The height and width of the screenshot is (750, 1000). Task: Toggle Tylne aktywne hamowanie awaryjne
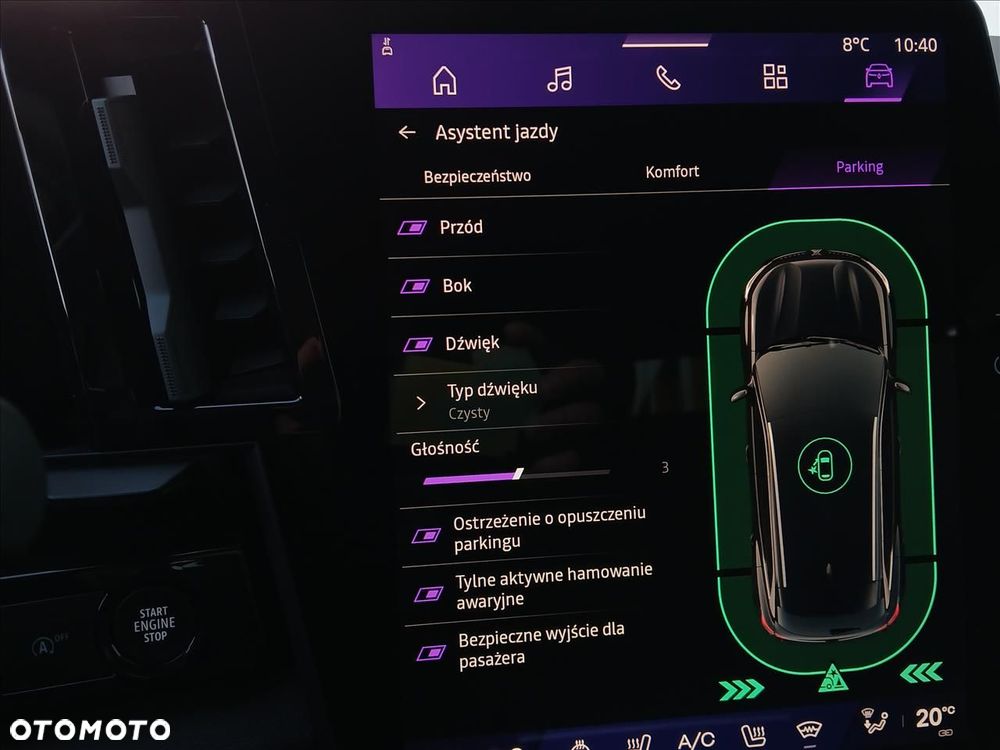click(429, 593)
